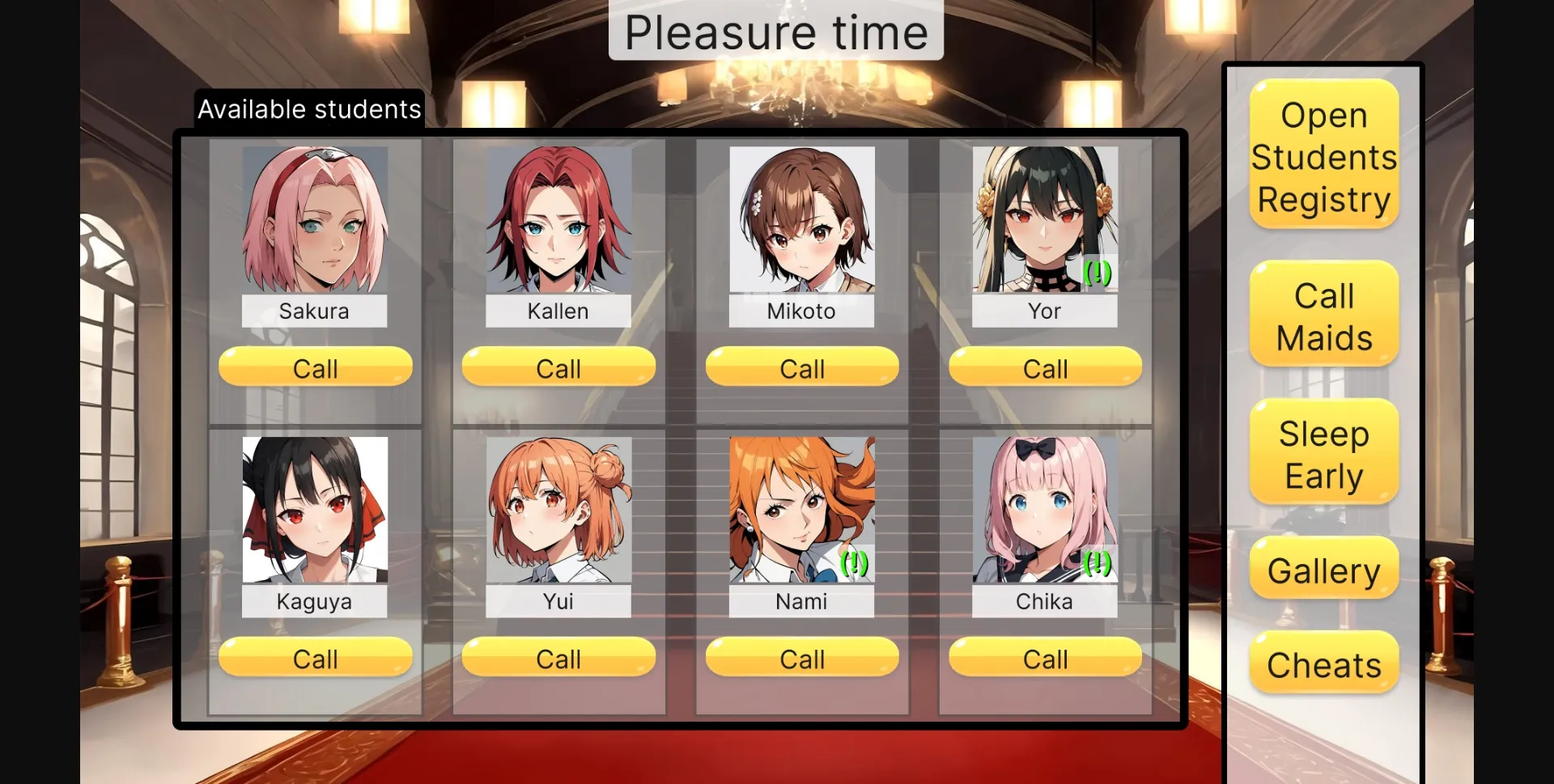Open Students Registry
1554x784 pixels.
1323,156
